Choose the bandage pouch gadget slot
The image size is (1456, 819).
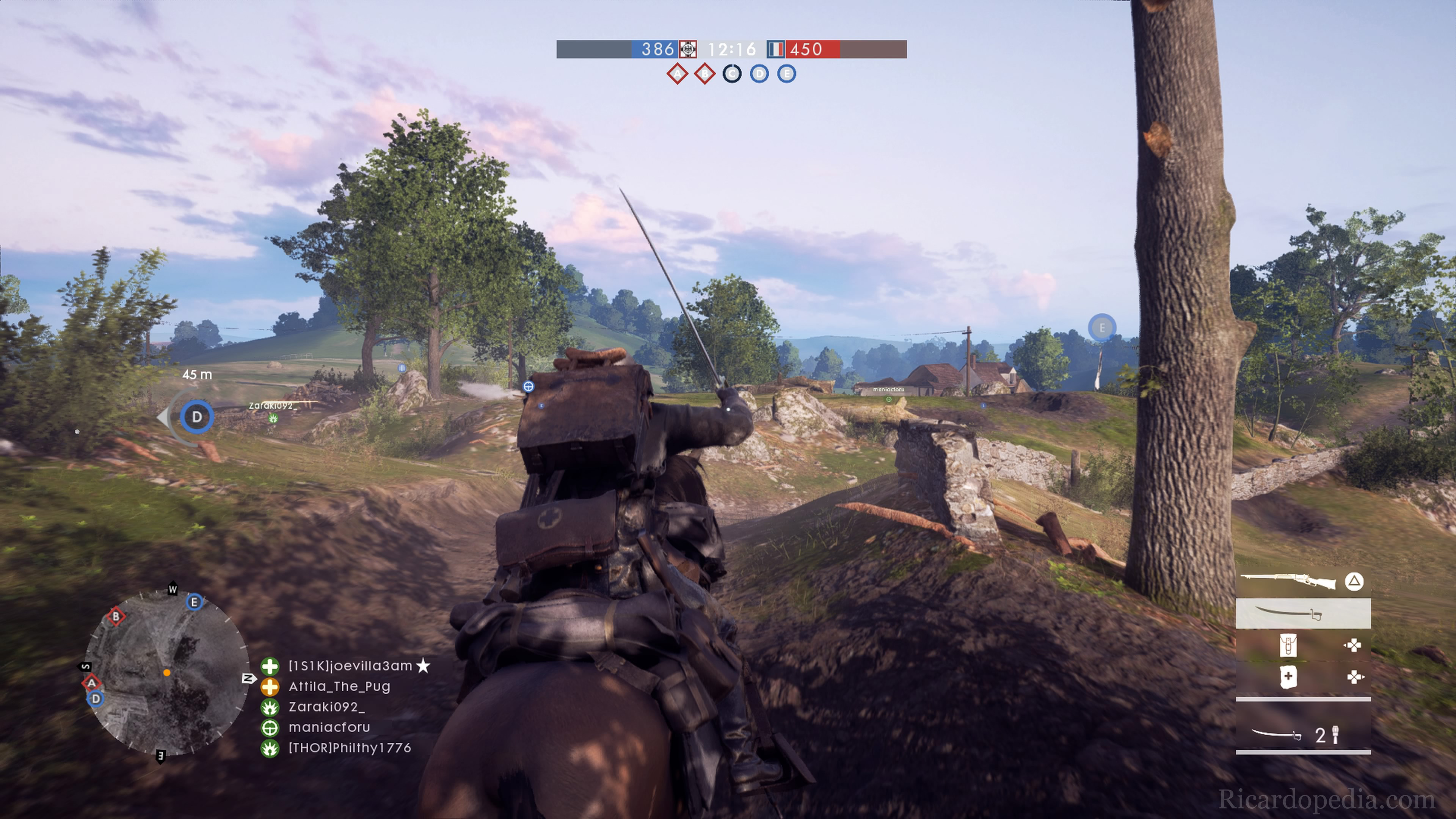[1288, 677]
